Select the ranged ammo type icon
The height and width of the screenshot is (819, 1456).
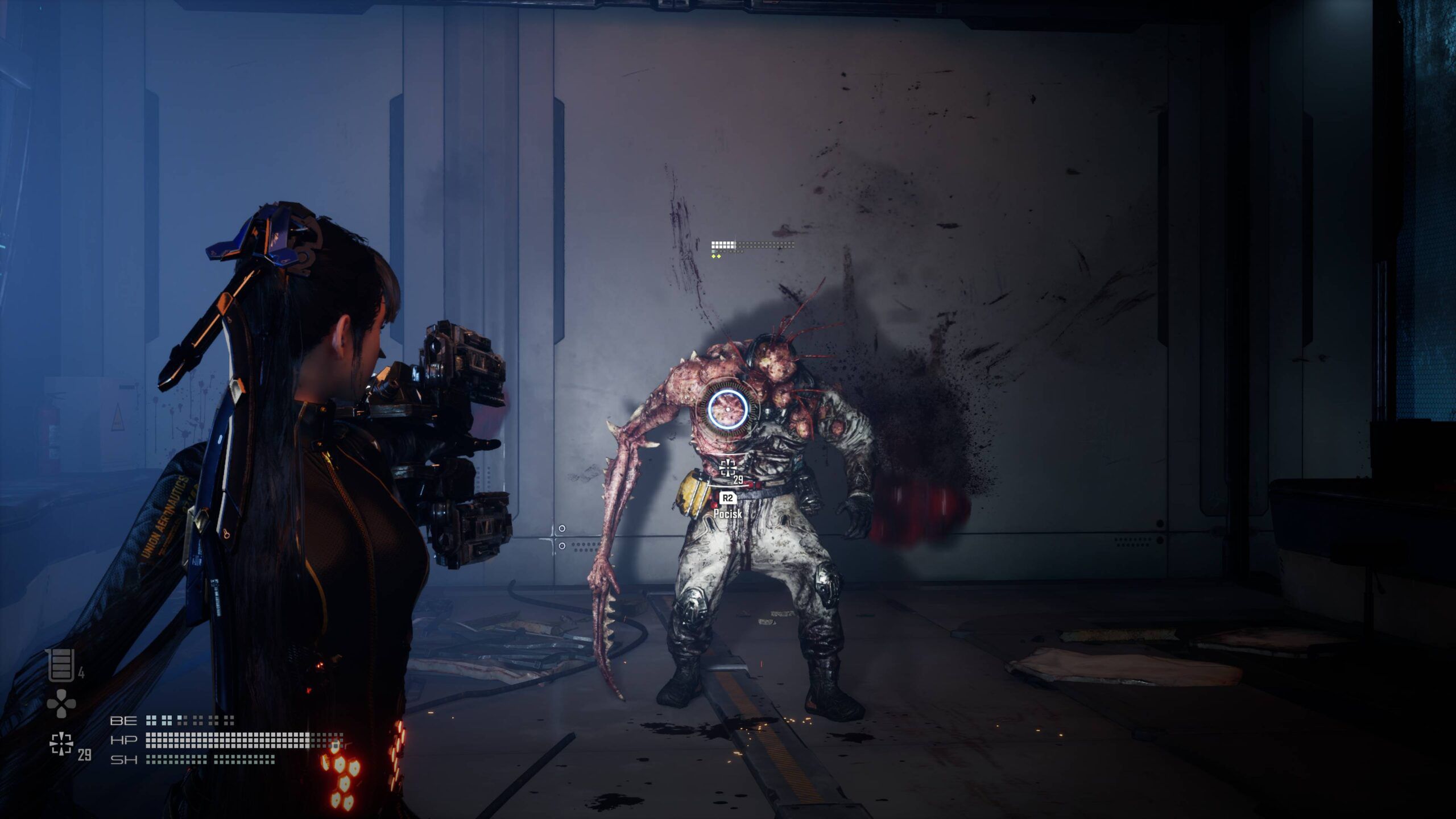click(61, 744)
